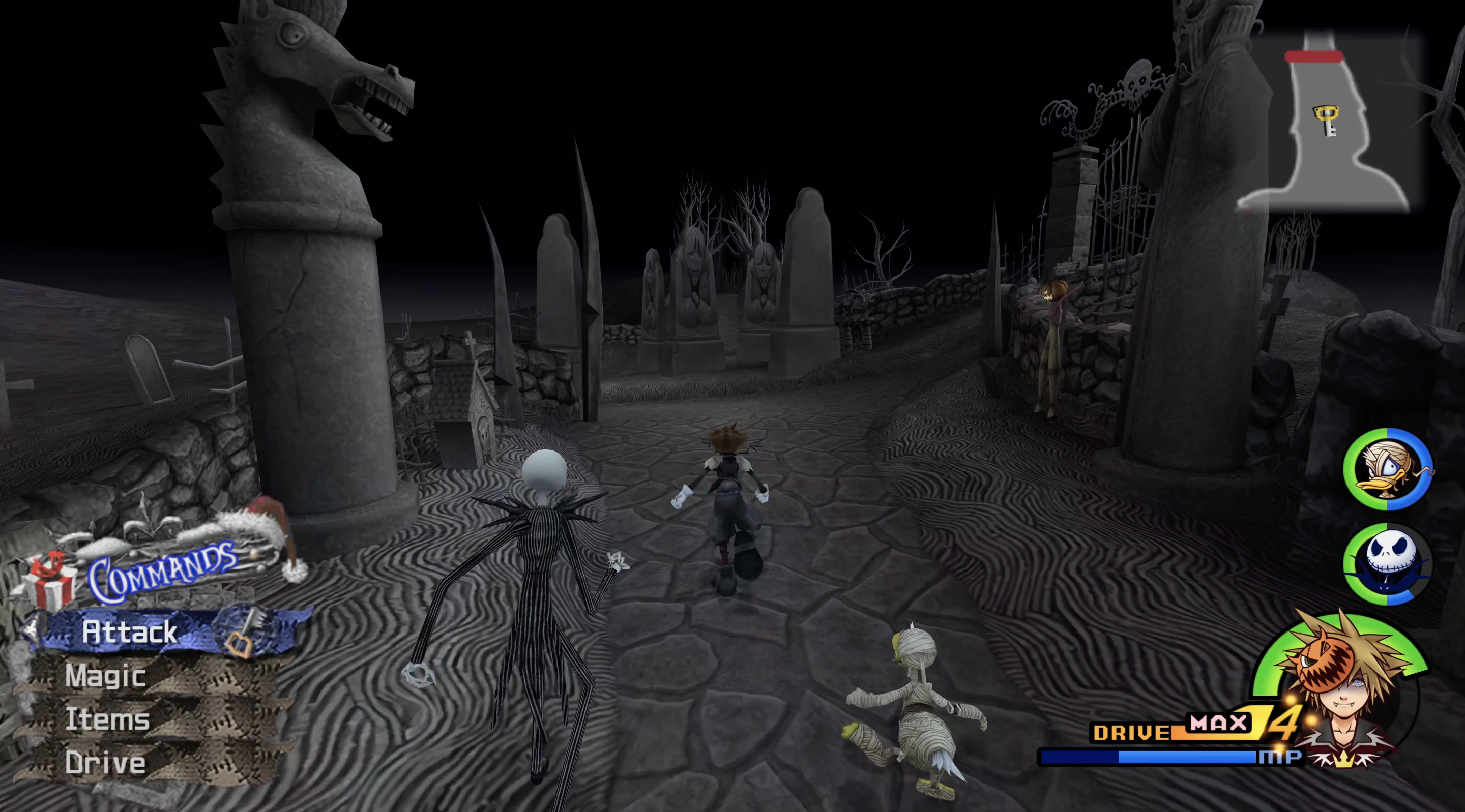Select Jack Skellington's party portrait
Screen dimensions: 1465x812
[x=1388, y=563]
